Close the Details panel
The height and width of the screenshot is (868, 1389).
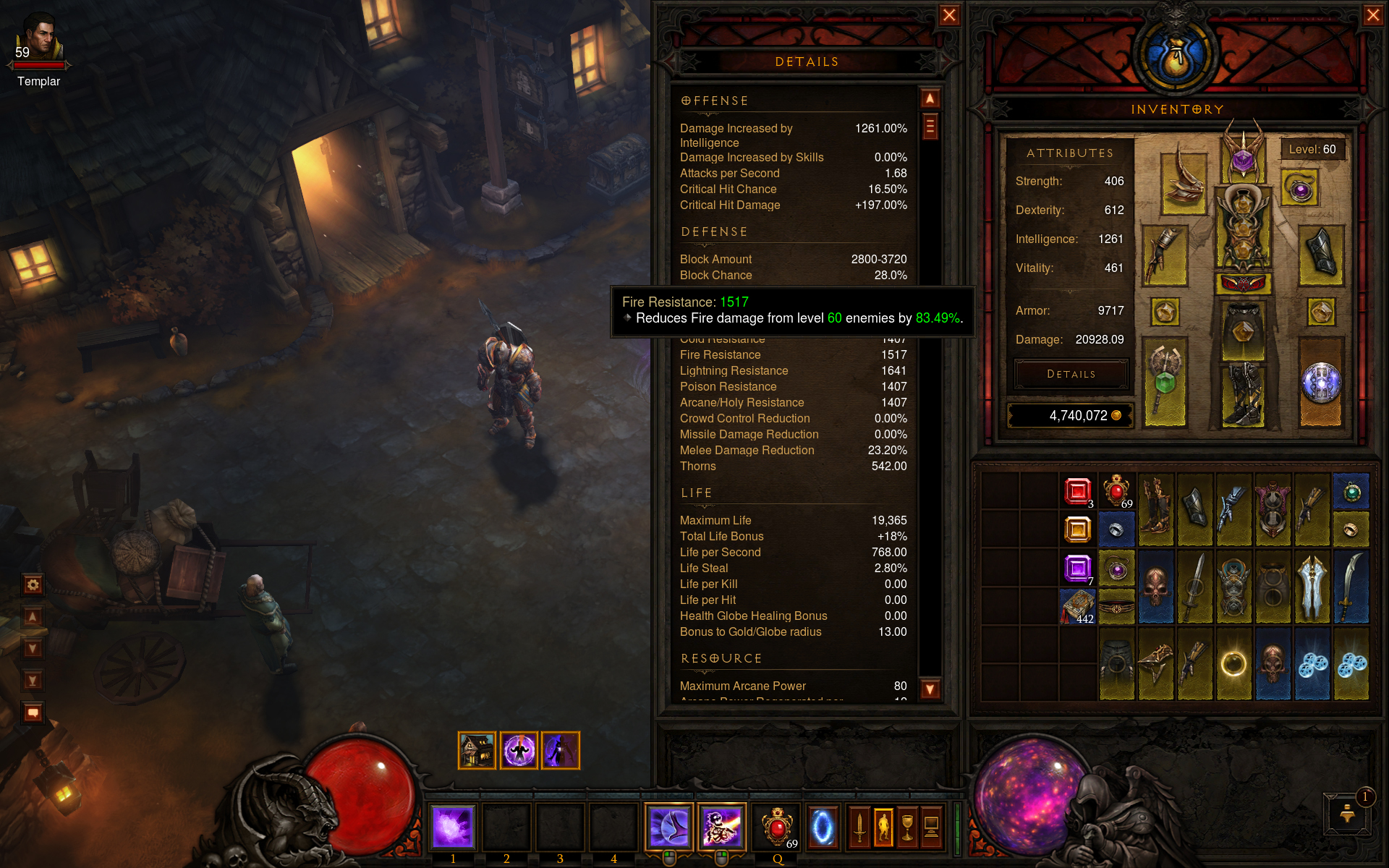point(949,15)
